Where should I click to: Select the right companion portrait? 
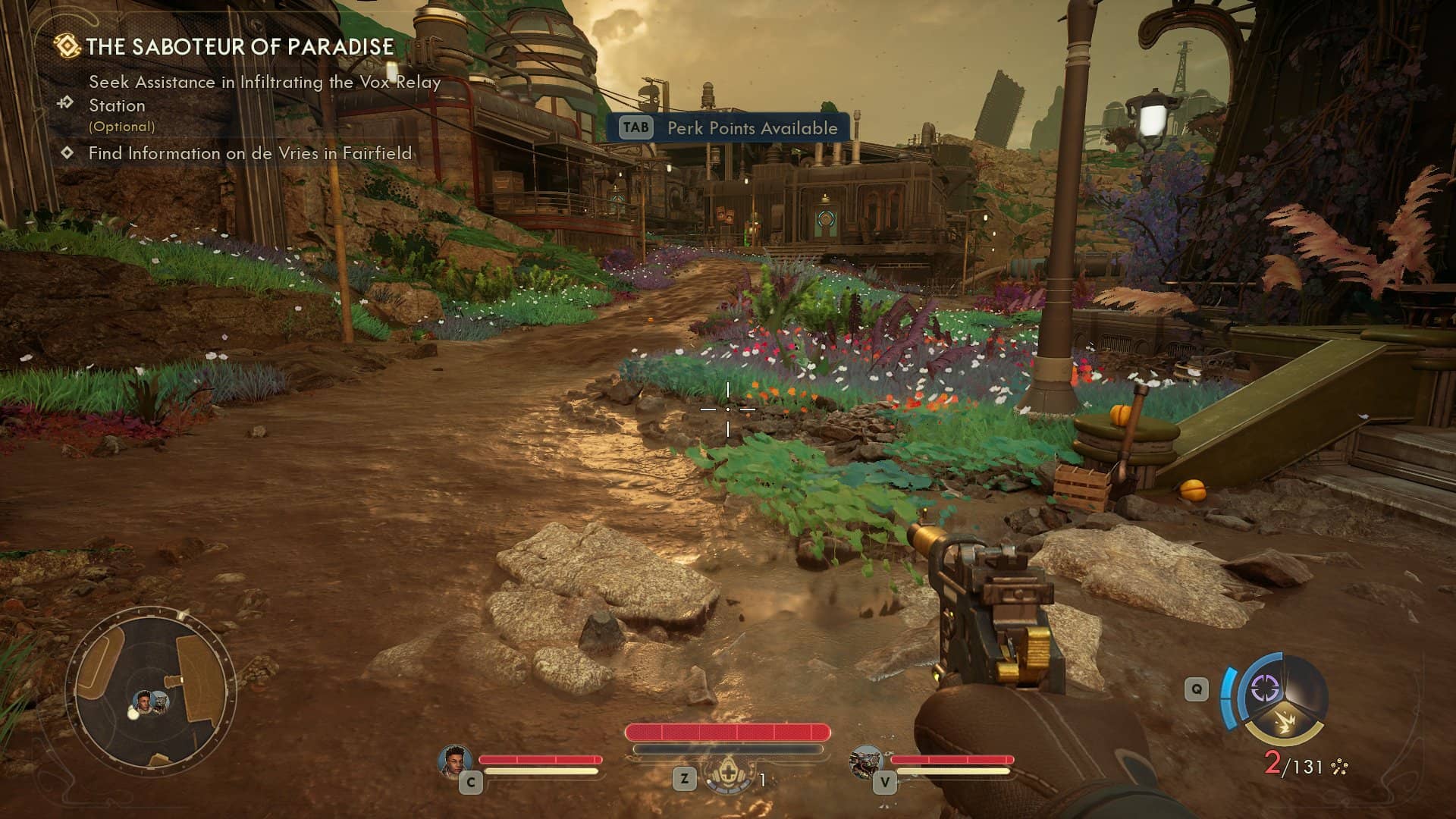point(864,761)
